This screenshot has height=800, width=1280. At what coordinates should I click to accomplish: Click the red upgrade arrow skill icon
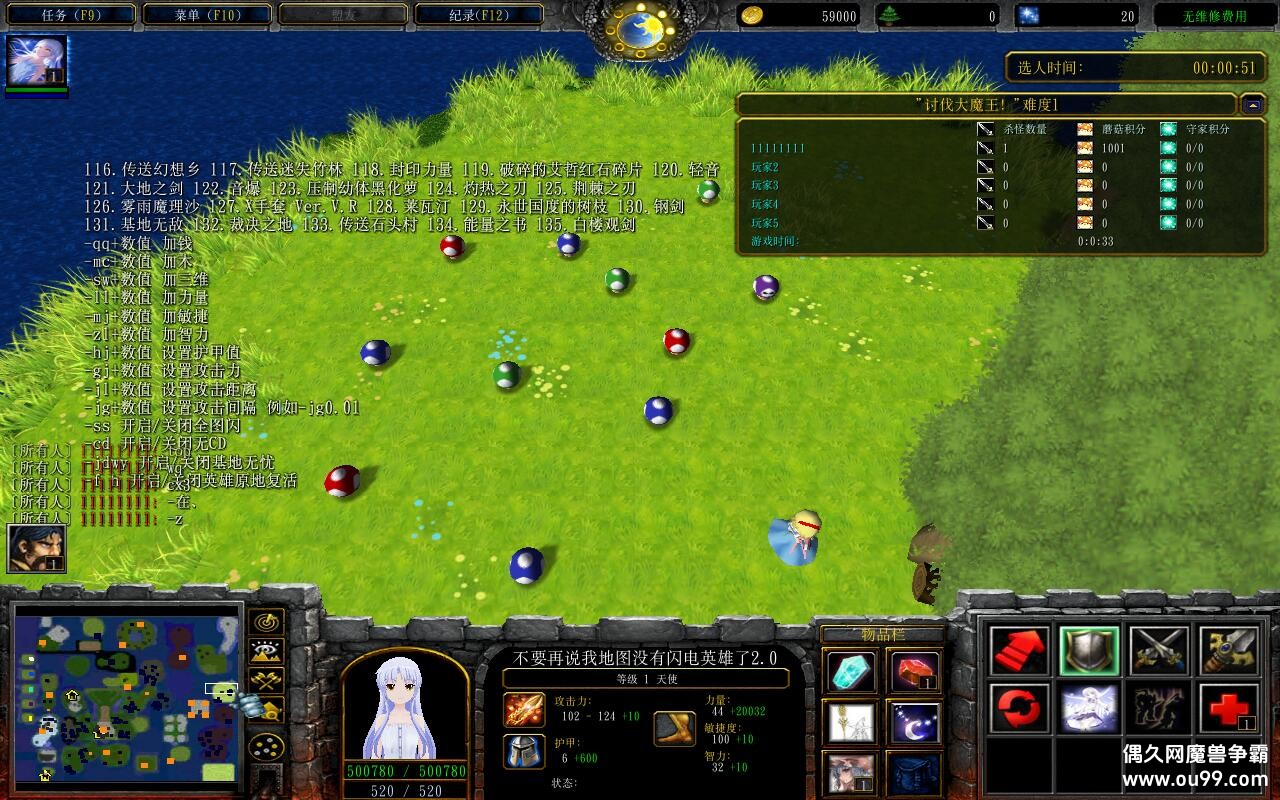tap(1020, 649)
